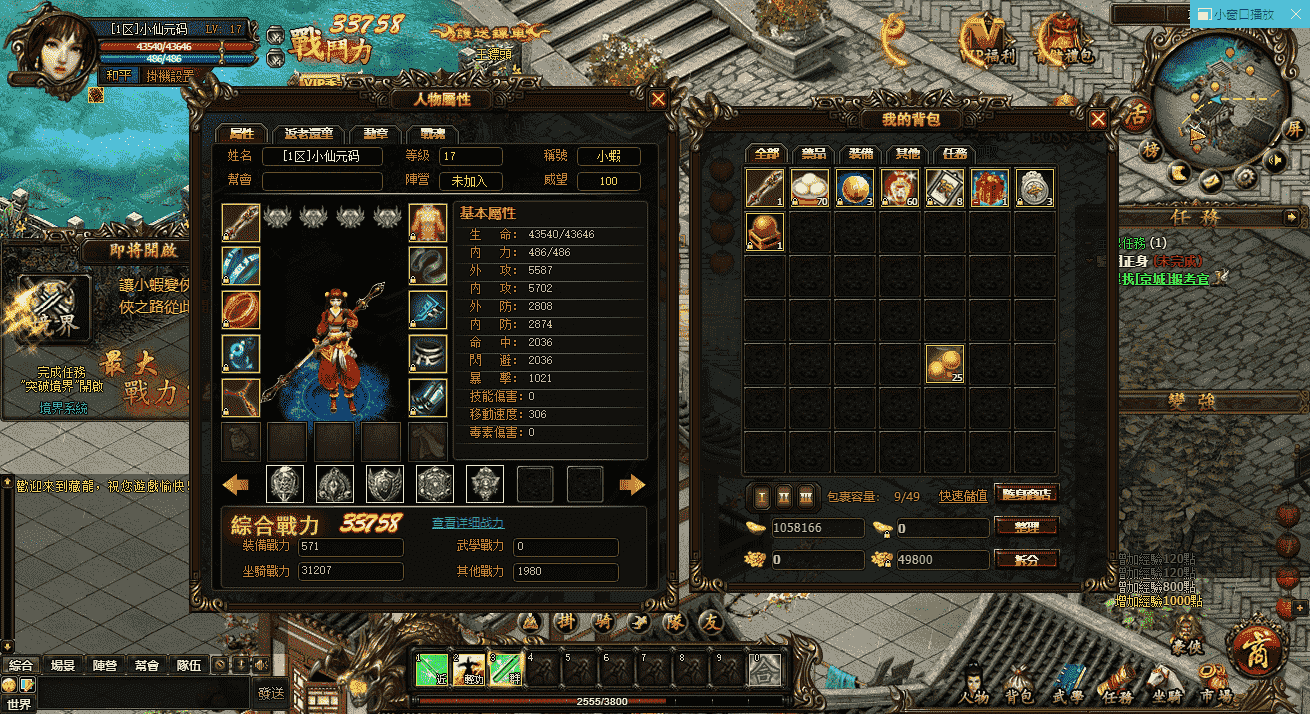Open 快速儲值 quick recharge
1310x714 pixels.
(963, 496)
